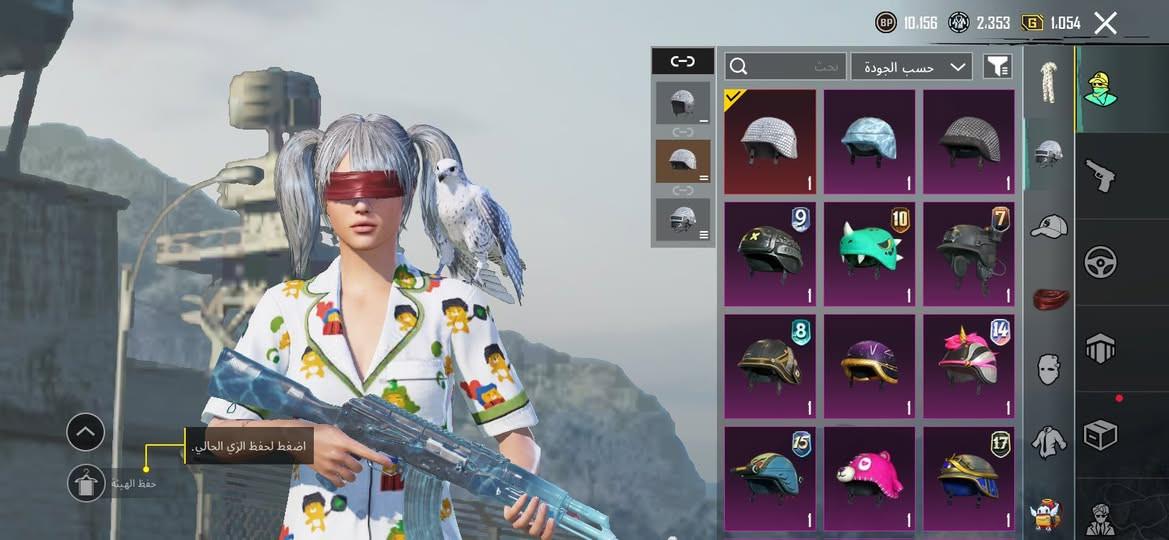Screen dimensions: 1169x540
Task: Switch to the full outfit suit category
Action: (1047, 83)
